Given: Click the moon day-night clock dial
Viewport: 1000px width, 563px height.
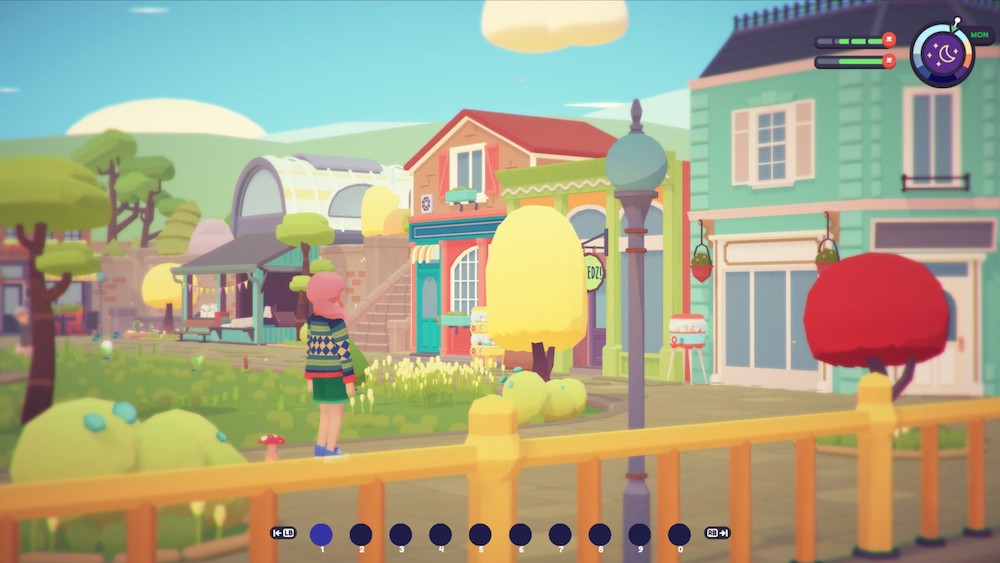Looking at the screenshot, I should click(x=941, y=54).
